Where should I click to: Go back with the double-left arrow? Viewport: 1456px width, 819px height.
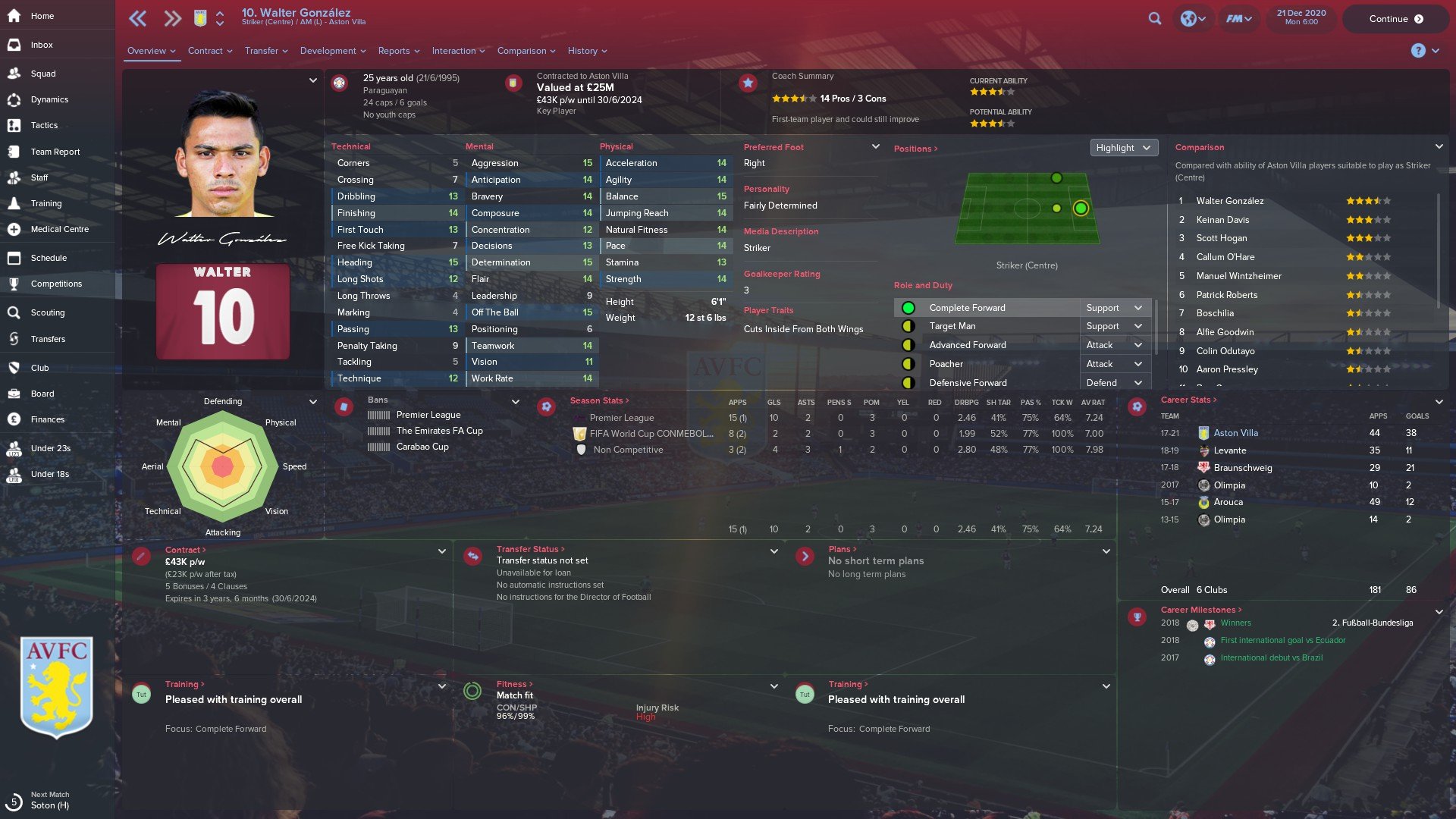point(137,19)
